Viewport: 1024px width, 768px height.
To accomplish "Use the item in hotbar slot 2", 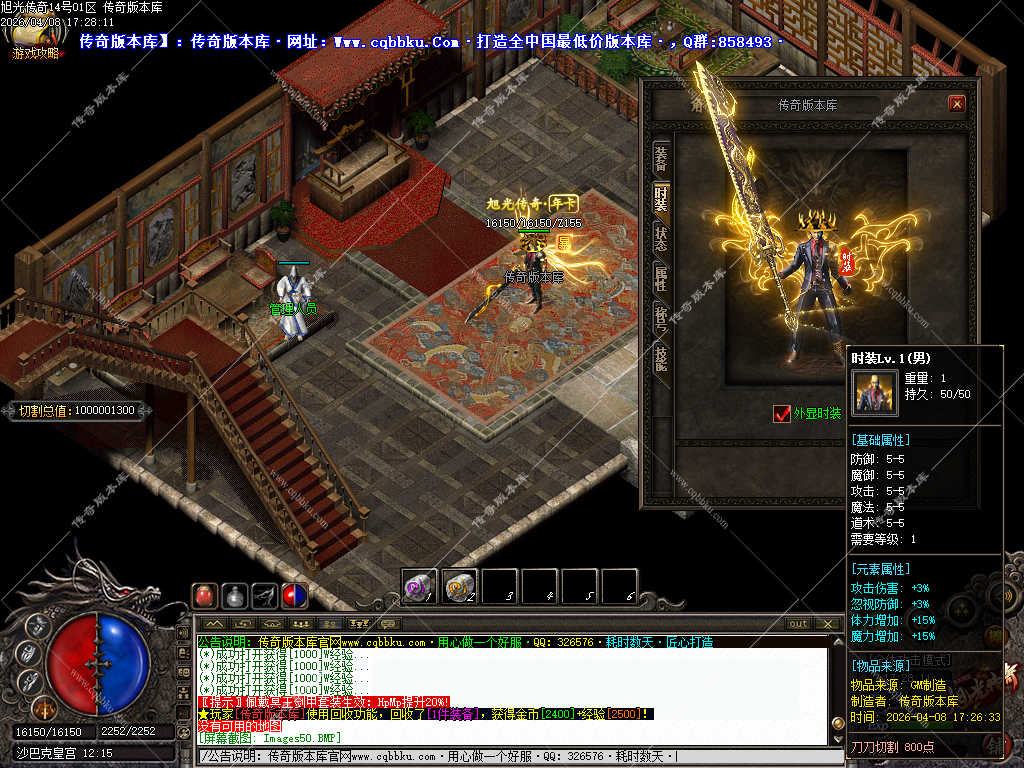I will click(x=459, y=586).
